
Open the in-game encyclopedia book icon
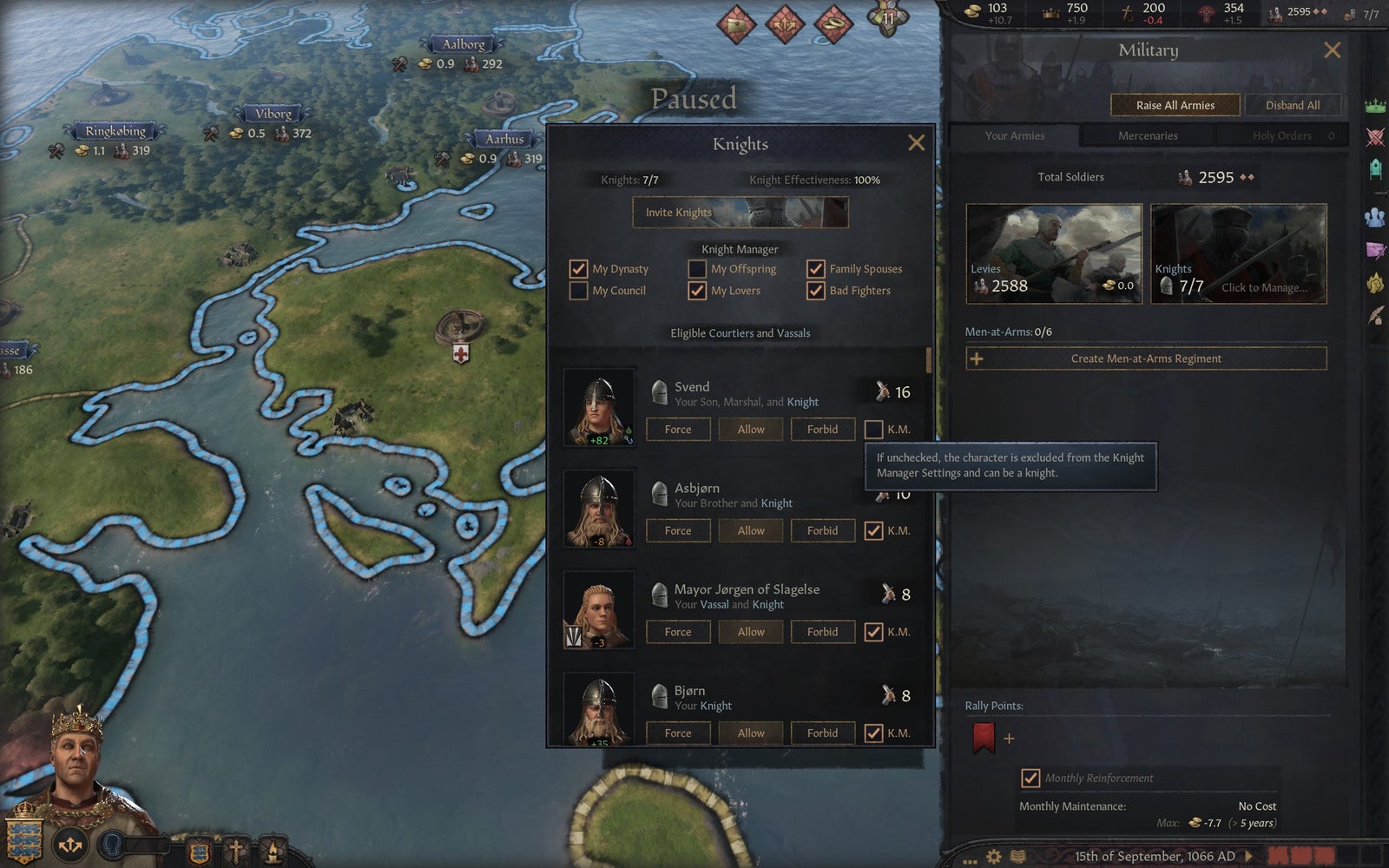[1017, 857]
